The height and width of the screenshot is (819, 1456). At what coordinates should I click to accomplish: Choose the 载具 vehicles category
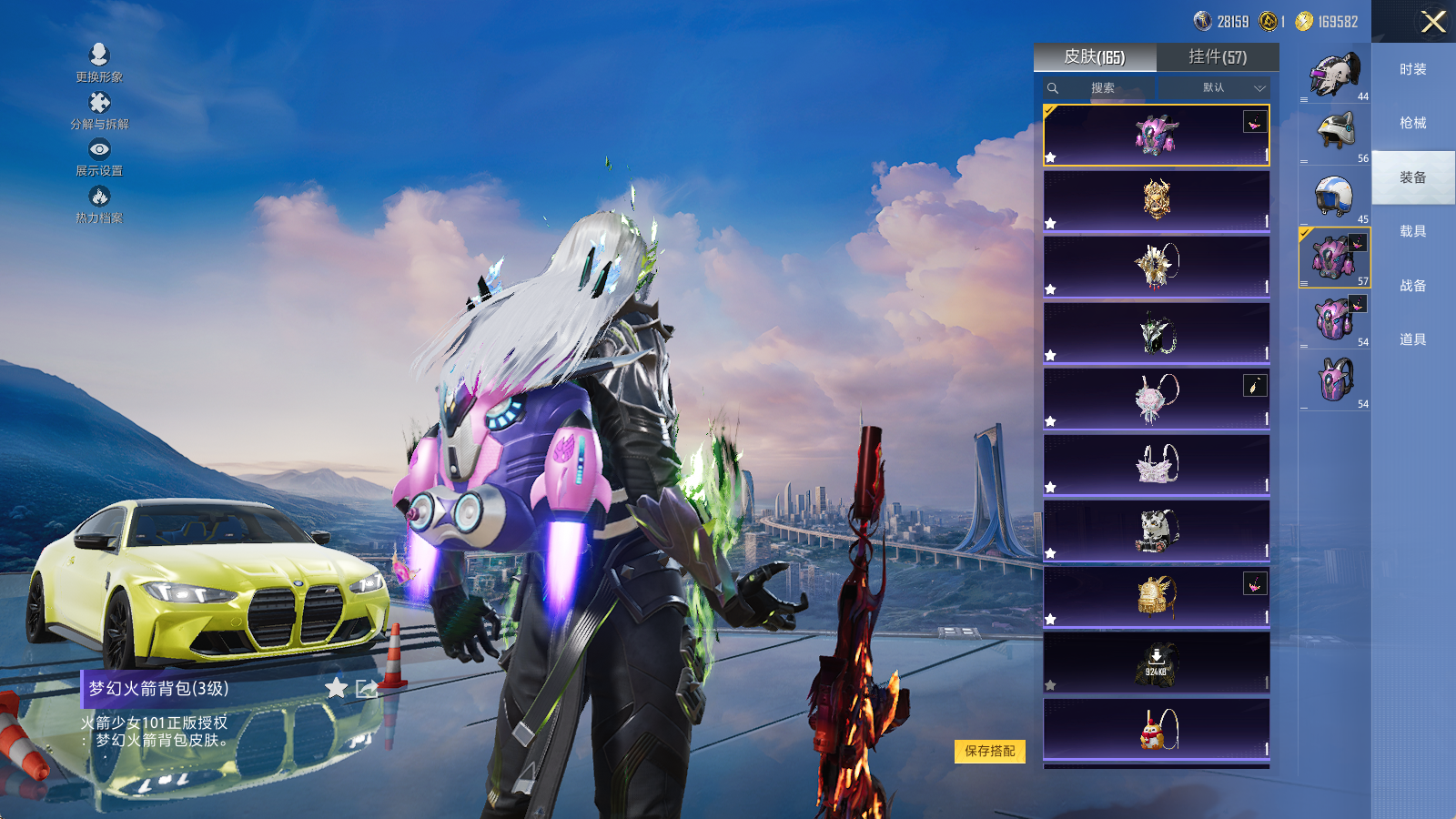pyautogui.click(x=1413, y=231)
